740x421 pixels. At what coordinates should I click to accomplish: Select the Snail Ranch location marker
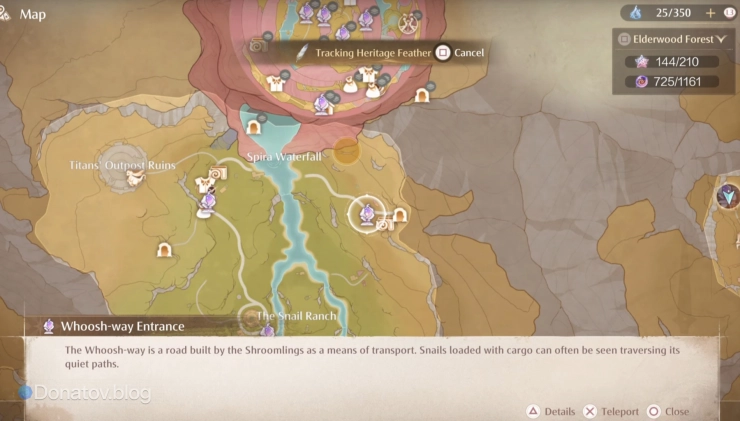point(252,318)
